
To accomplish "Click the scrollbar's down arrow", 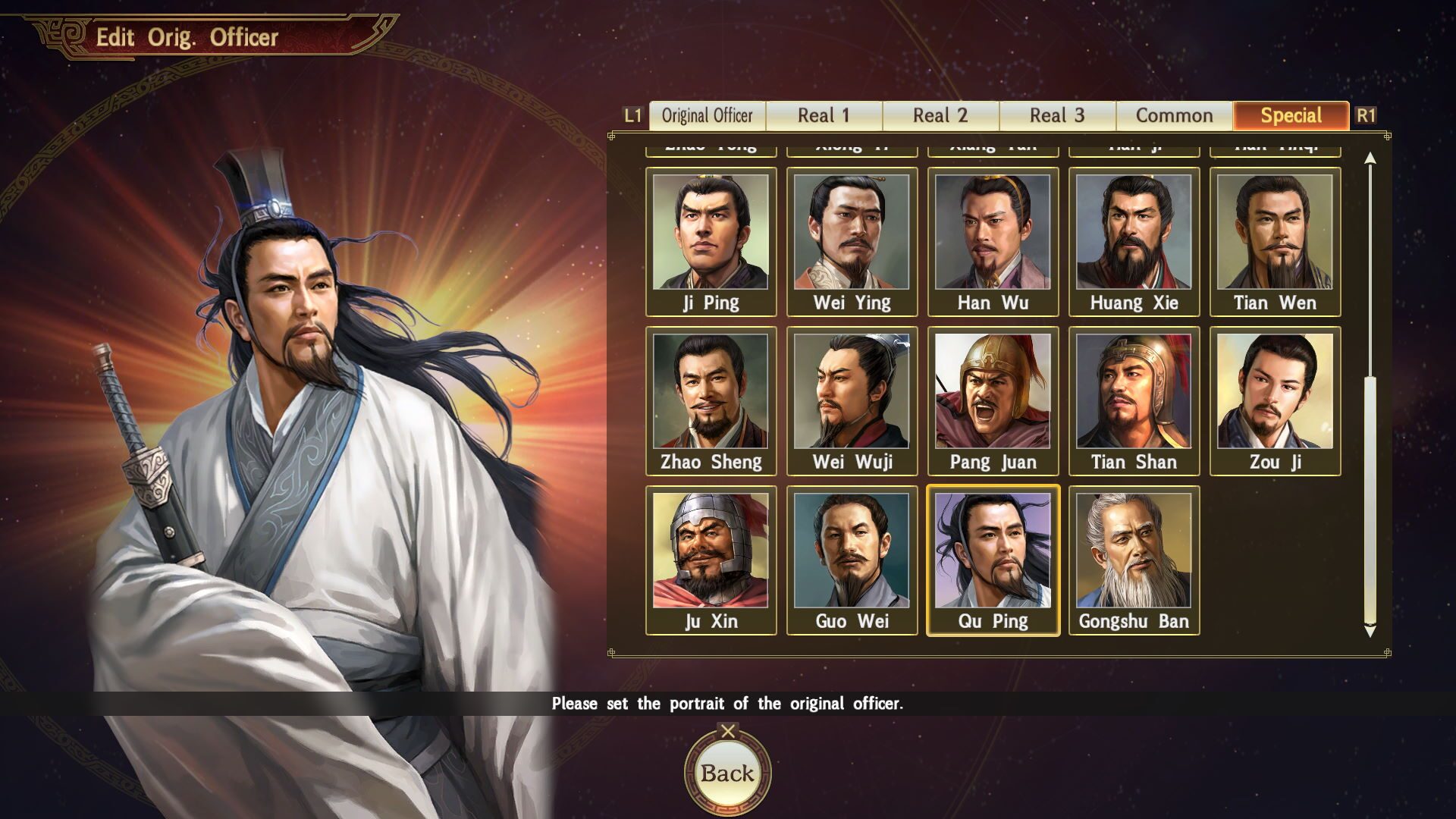I will [1370, 631].
